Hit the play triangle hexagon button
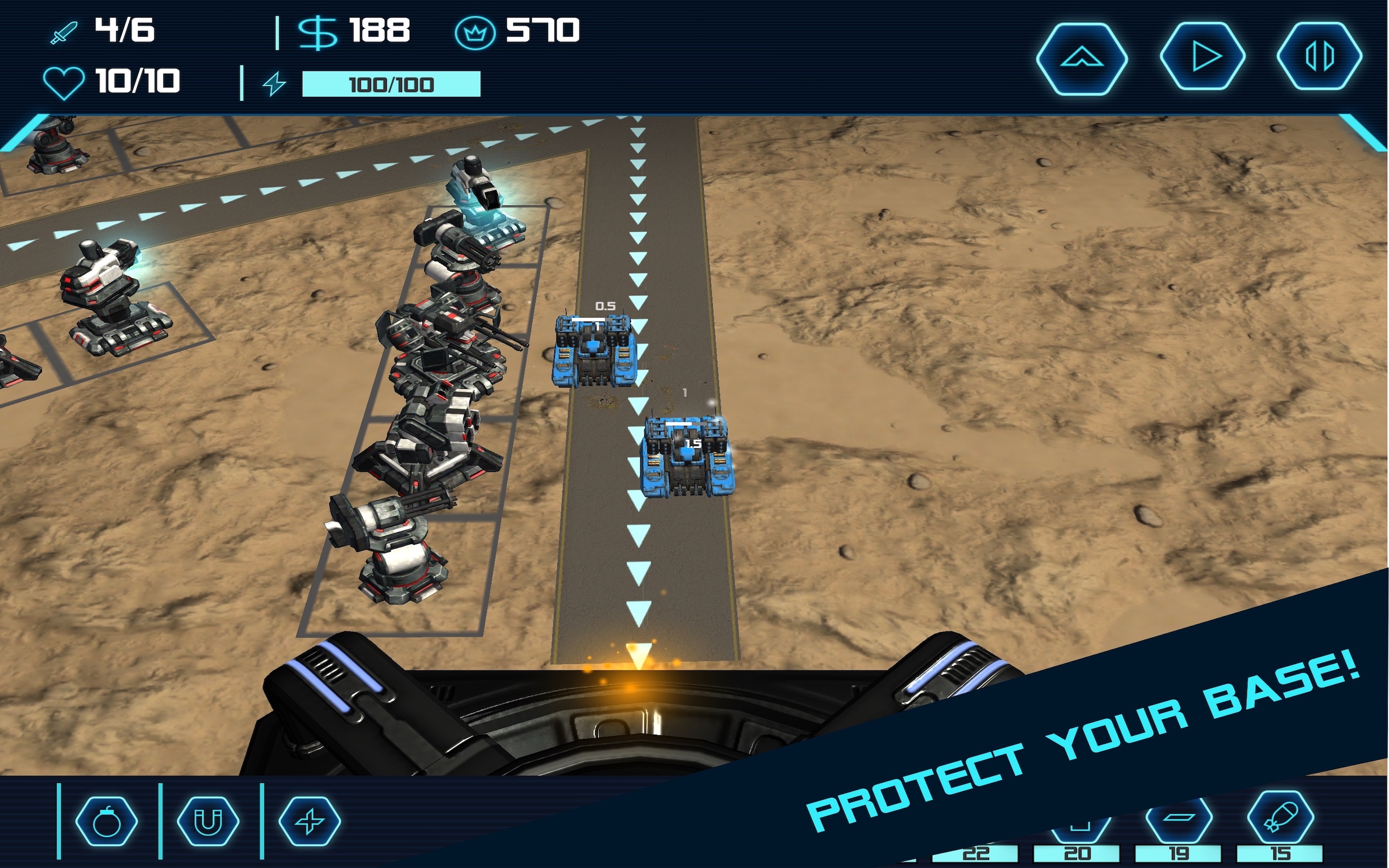Screen dimensions: 1389x868 [1203, 57]
